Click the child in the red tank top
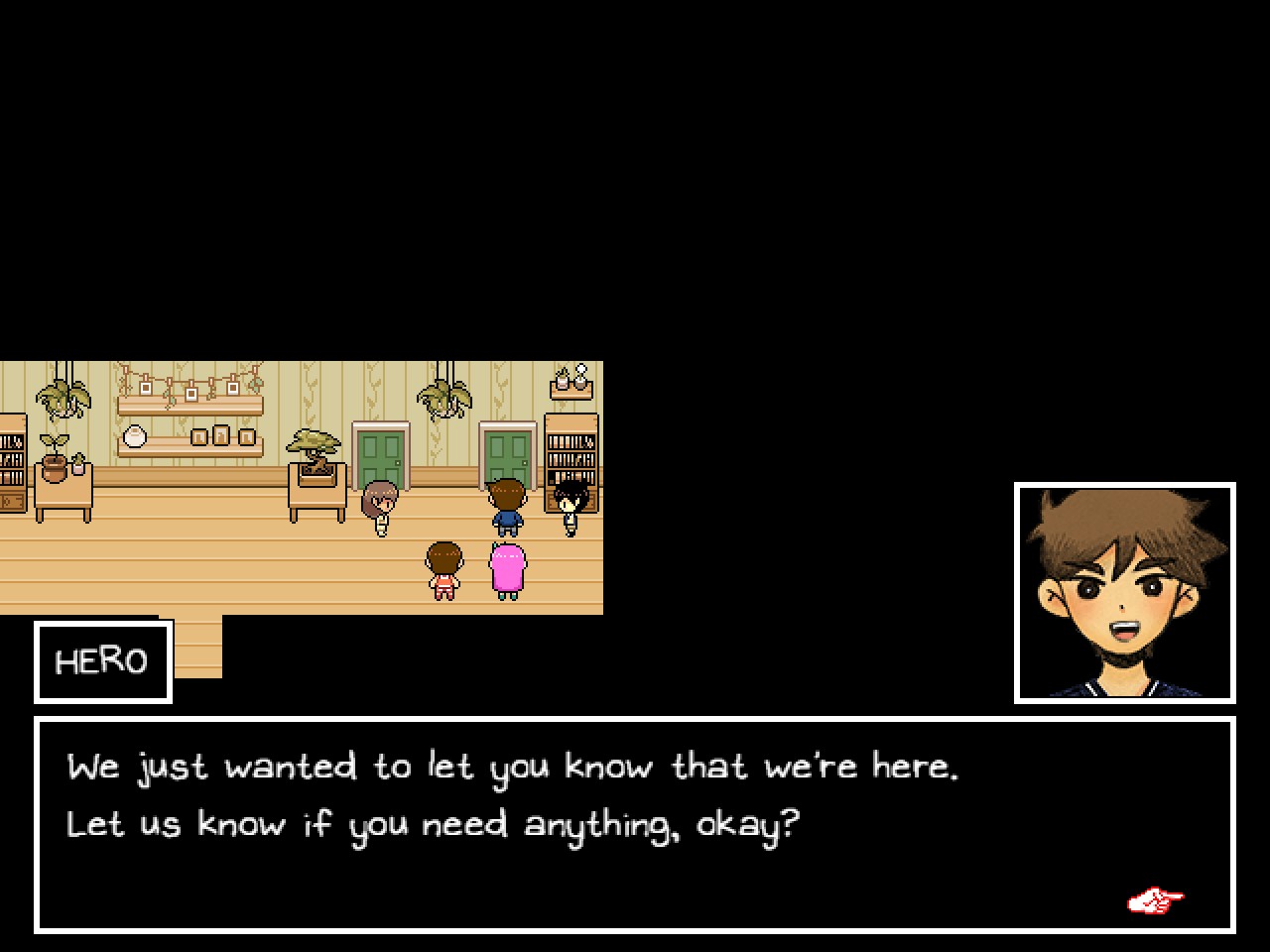The height and width of the screenshot is (952, 1270). 444,568
